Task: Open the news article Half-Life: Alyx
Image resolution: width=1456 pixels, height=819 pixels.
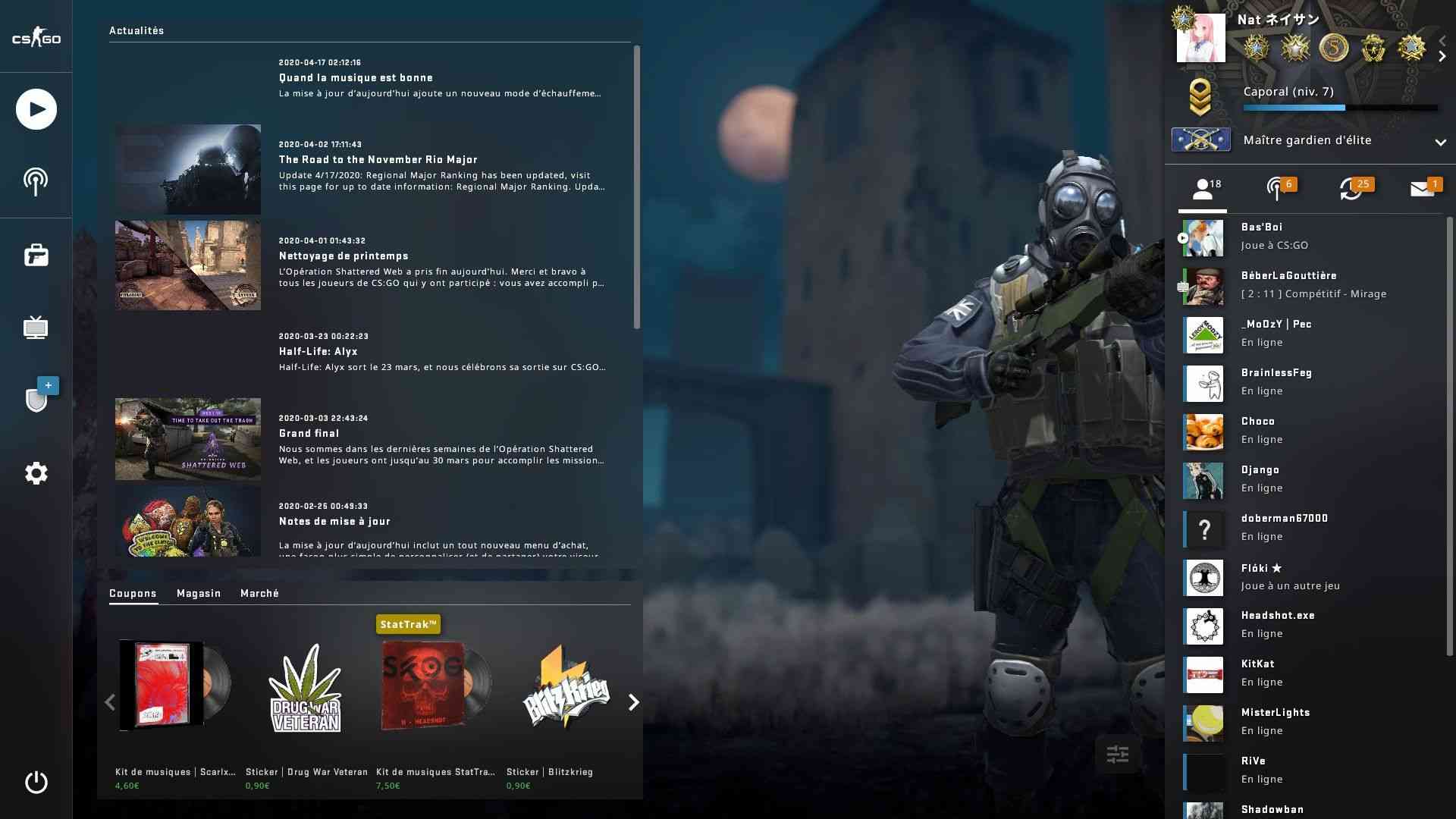Action: point(318,352)
